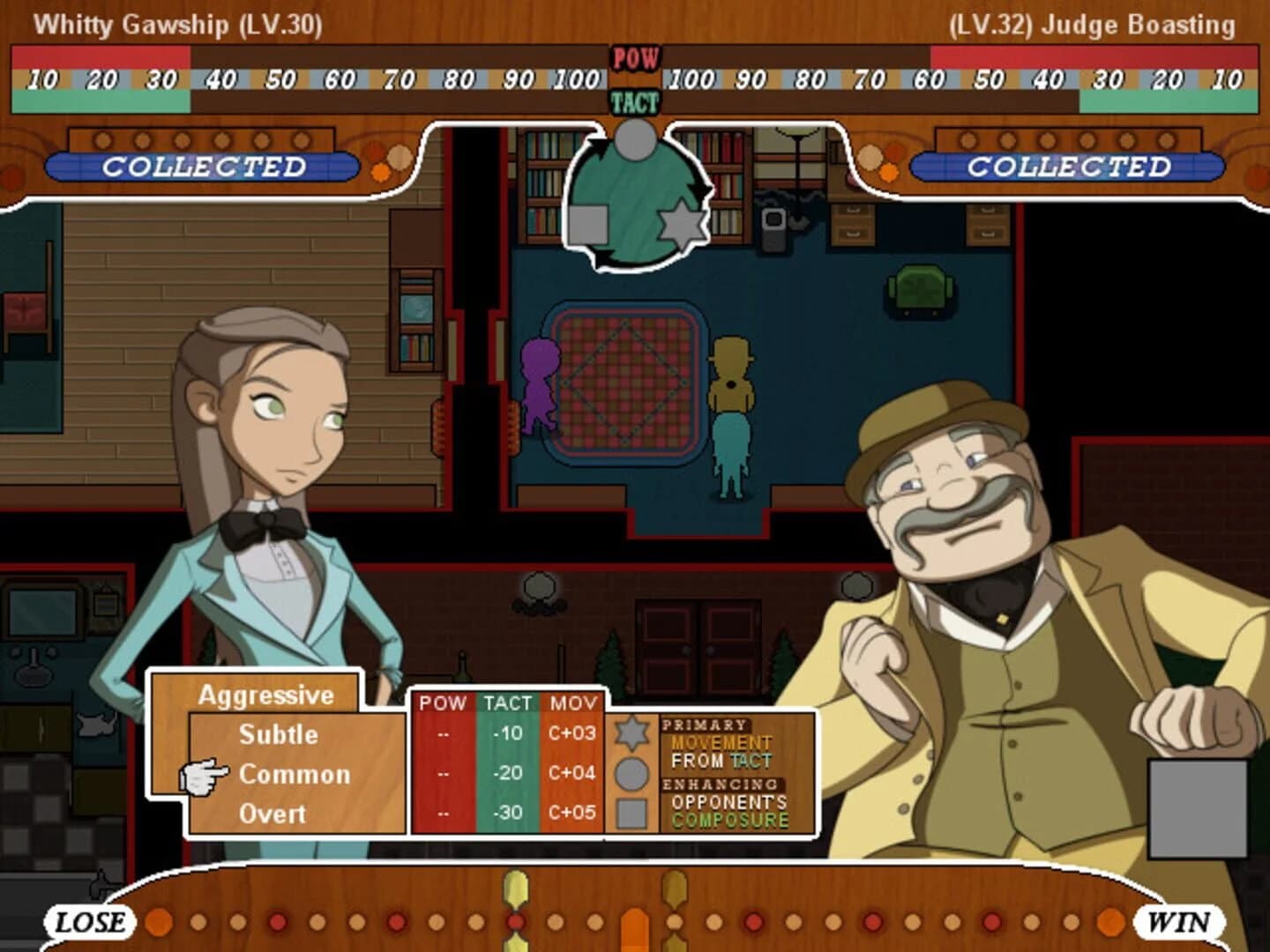Select the Subtle move option

tap(277, 734)
